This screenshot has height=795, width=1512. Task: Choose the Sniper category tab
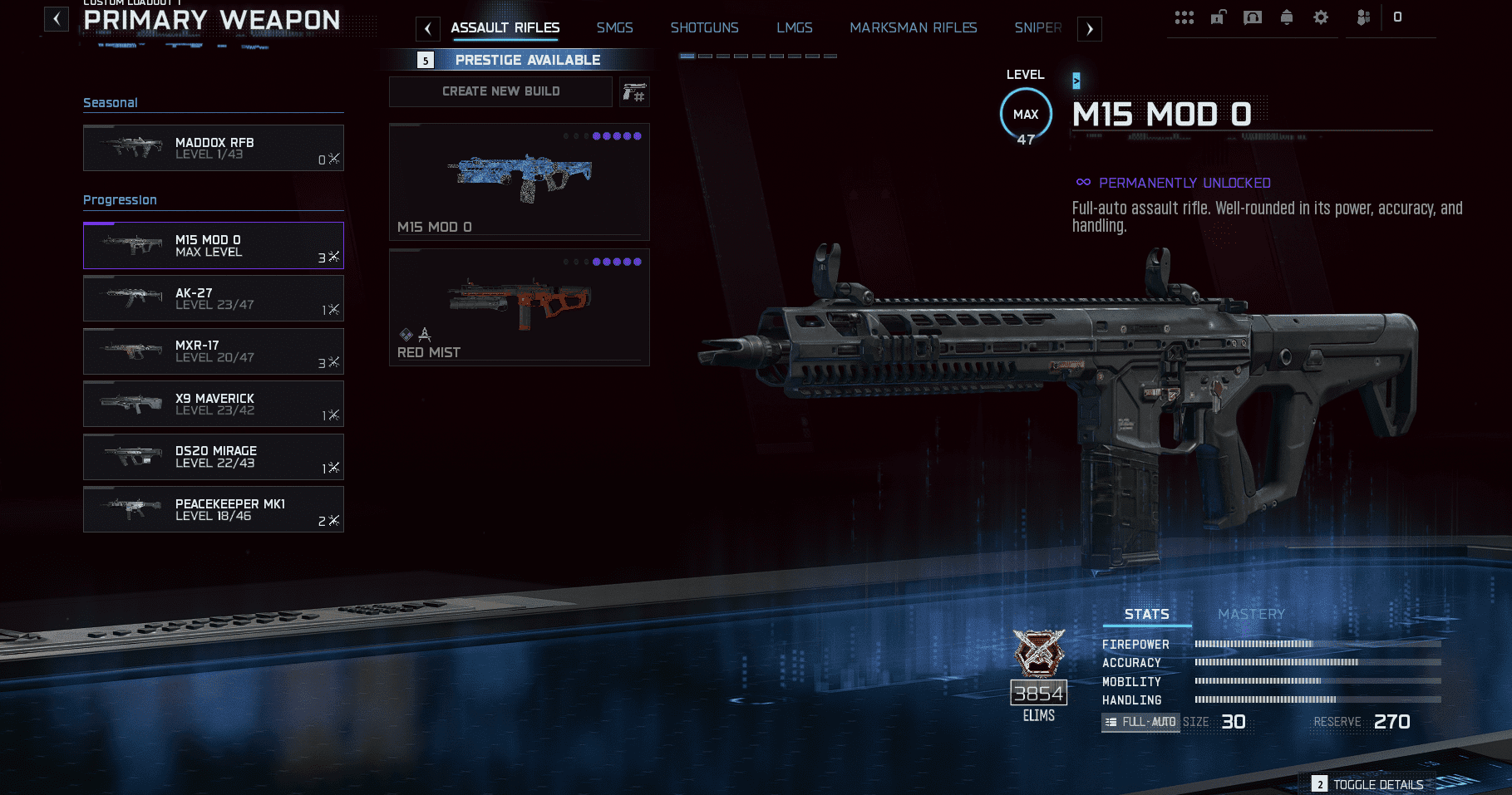pos(1037,28)
